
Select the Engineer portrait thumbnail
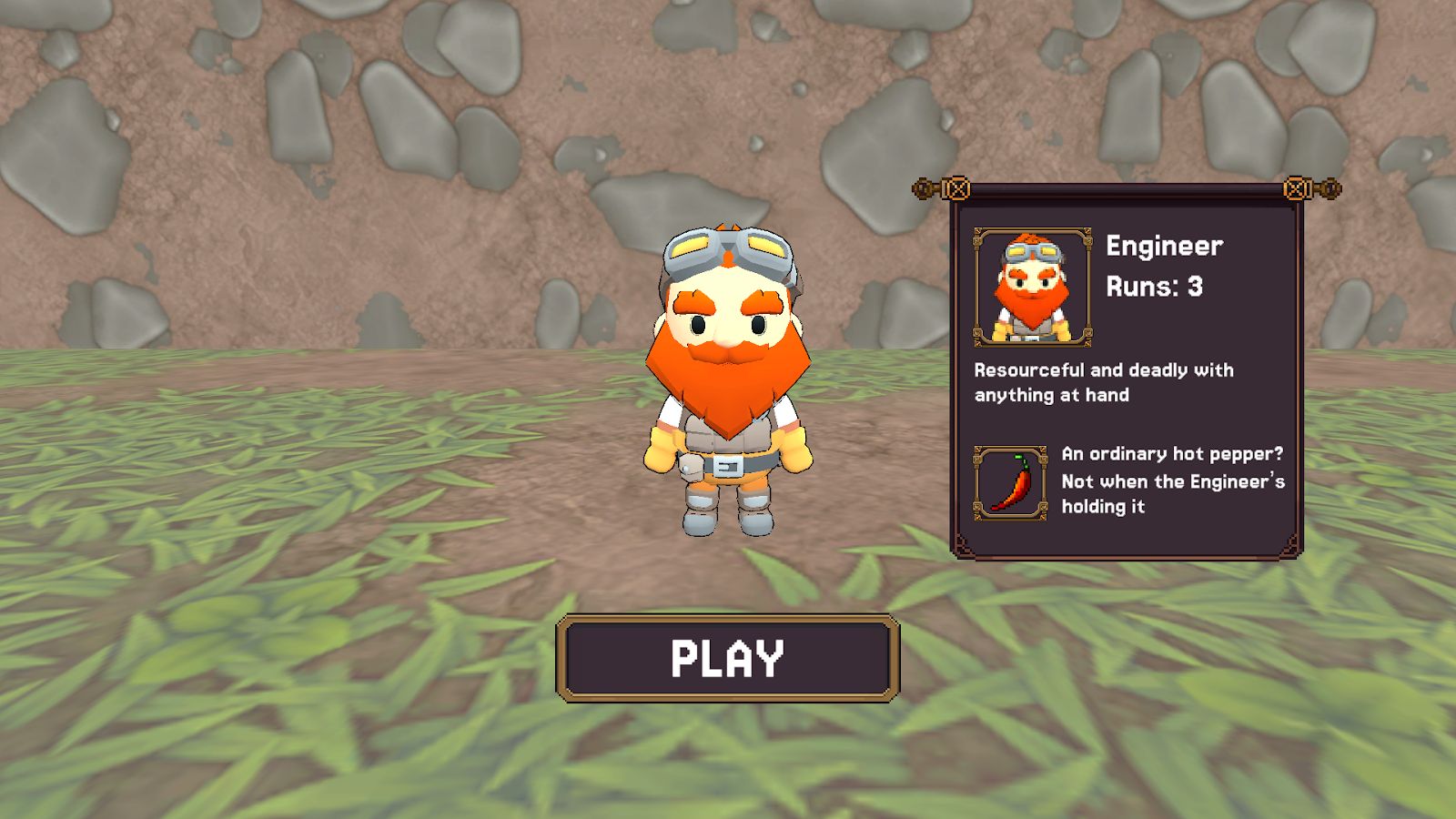1032,287
